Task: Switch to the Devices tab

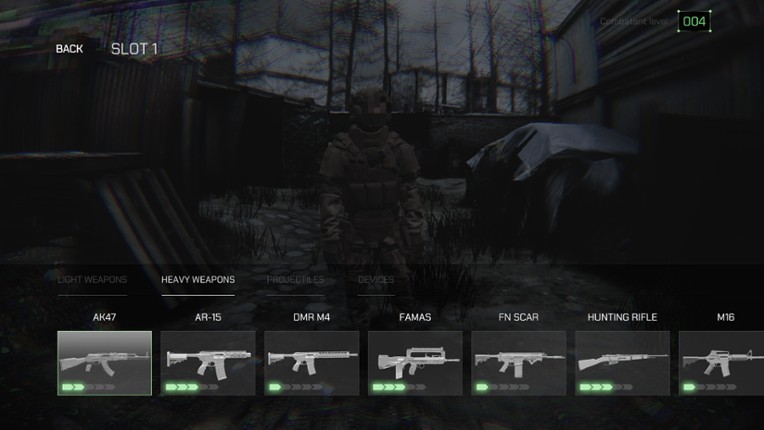Action: 376,280
